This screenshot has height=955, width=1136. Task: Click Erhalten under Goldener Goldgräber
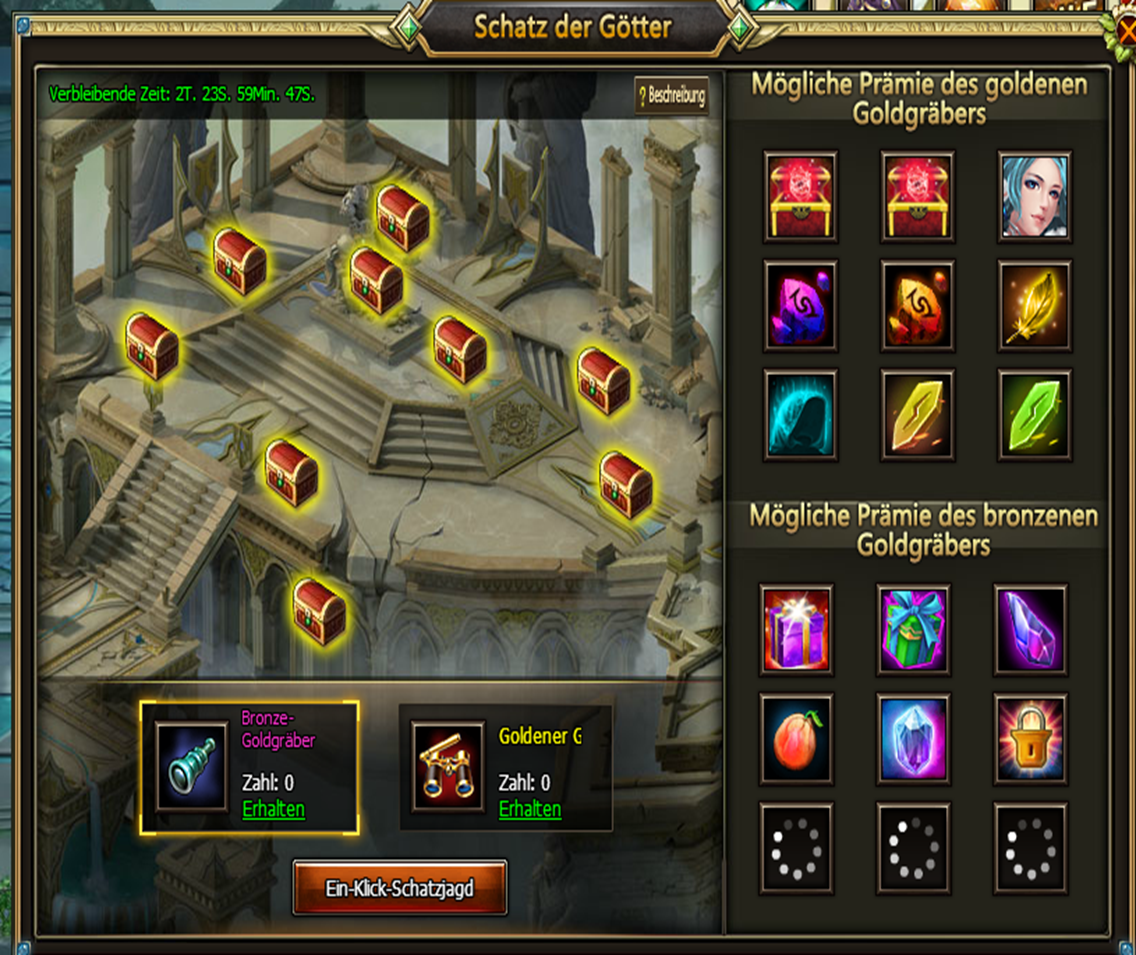point(530,809)
